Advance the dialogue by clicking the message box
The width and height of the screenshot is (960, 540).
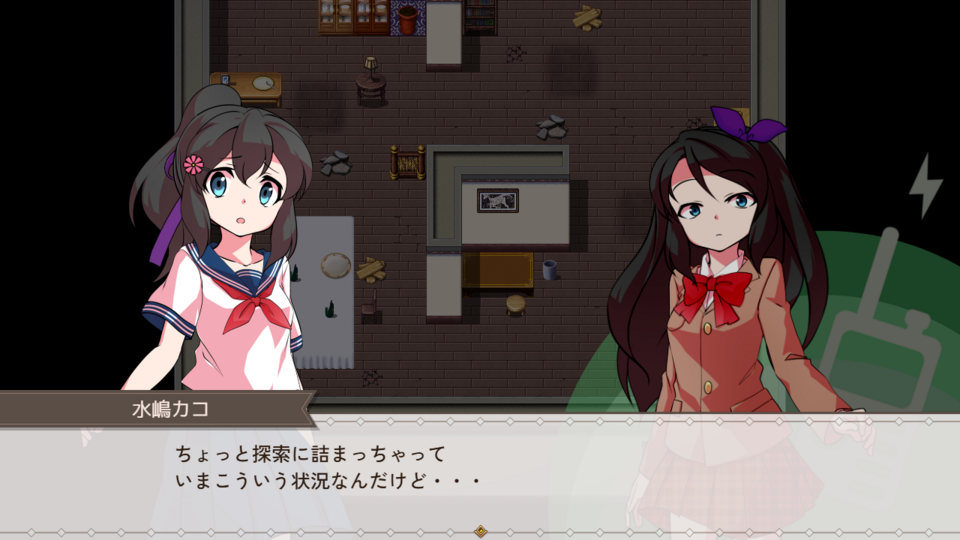(x=480, y=470)
